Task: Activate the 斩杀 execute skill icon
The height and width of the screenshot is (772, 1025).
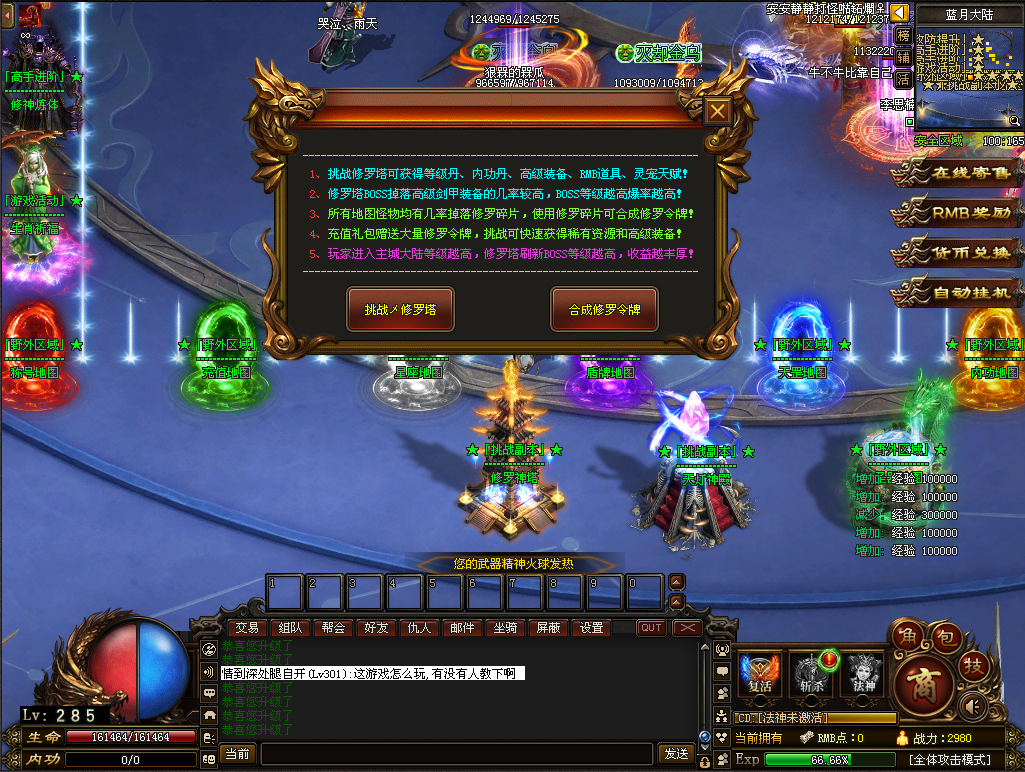Action: (810, 674)
